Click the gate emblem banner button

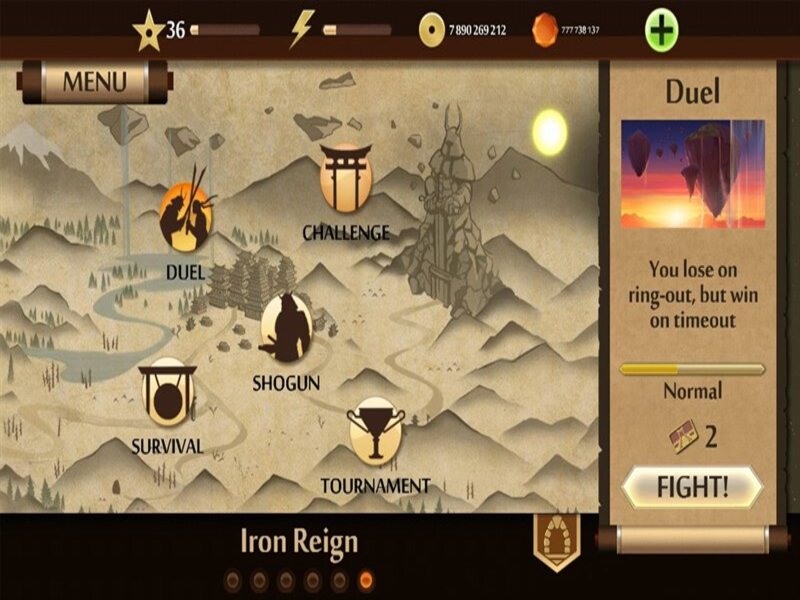pos(557,541)
